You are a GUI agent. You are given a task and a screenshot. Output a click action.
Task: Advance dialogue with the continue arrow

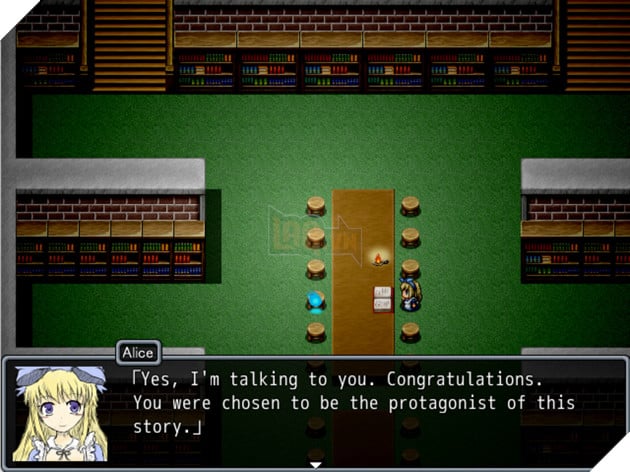[316, 465]
